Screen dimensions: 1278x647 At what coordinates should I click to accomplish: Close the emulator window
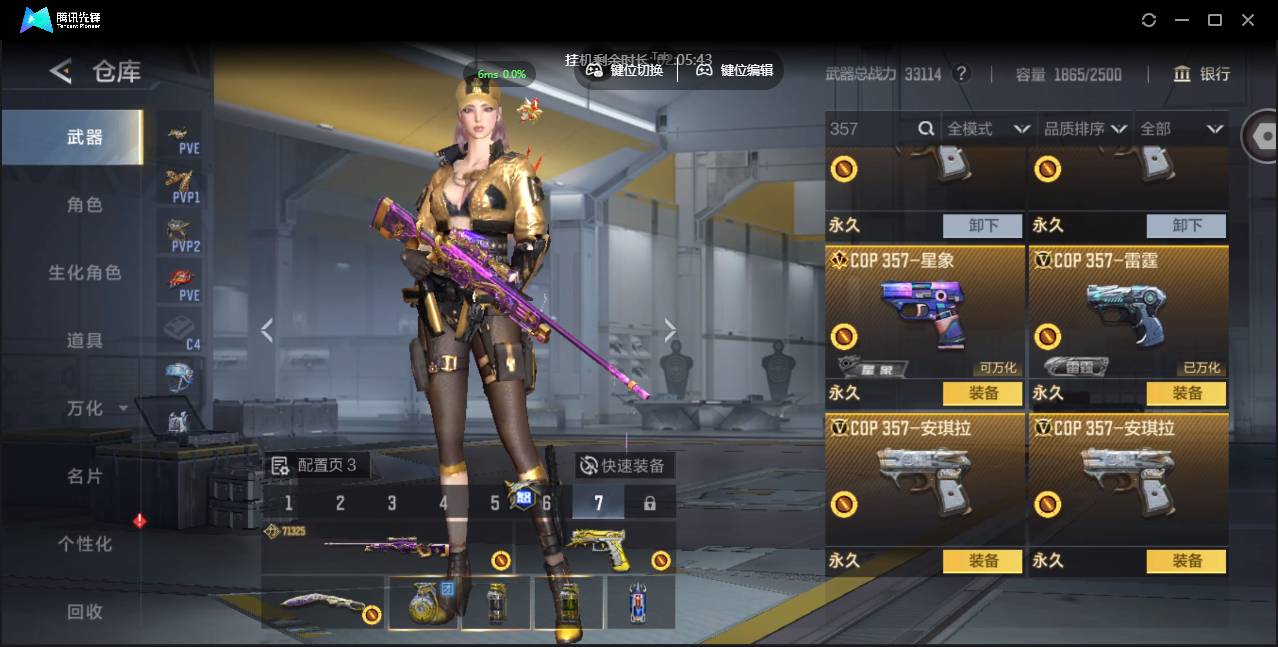coord(1248,20)
